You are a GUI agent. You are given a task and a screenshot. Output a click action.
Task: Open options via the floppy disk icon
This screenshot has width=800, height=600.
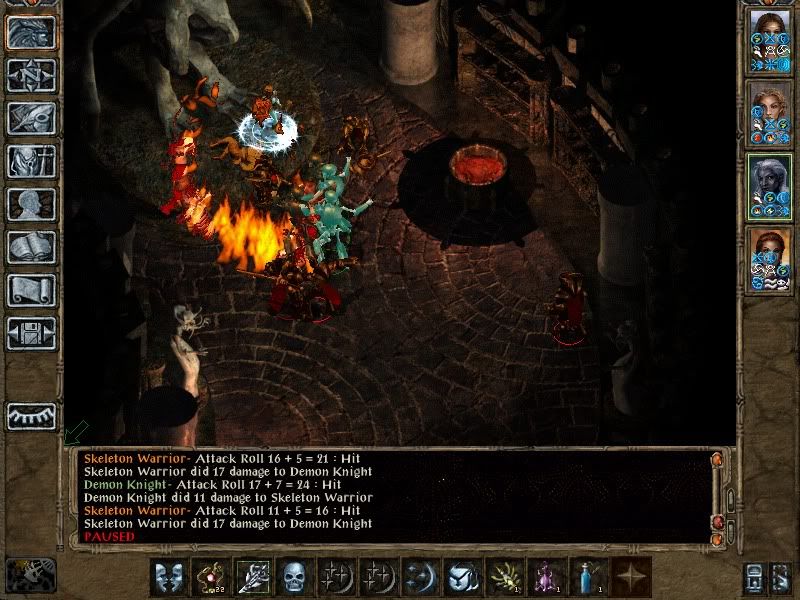(x=31, y=333)
